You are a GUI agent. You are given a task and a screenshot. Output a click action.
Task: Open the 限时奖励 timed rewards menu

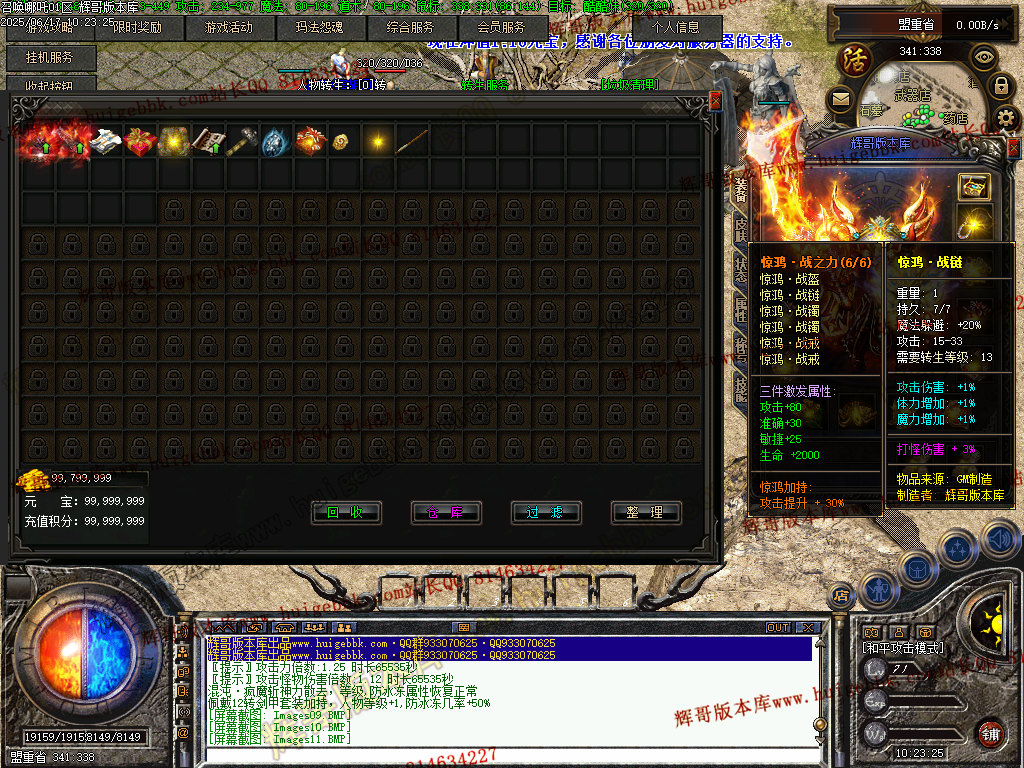pyautogui.click(x=138, y=28)
